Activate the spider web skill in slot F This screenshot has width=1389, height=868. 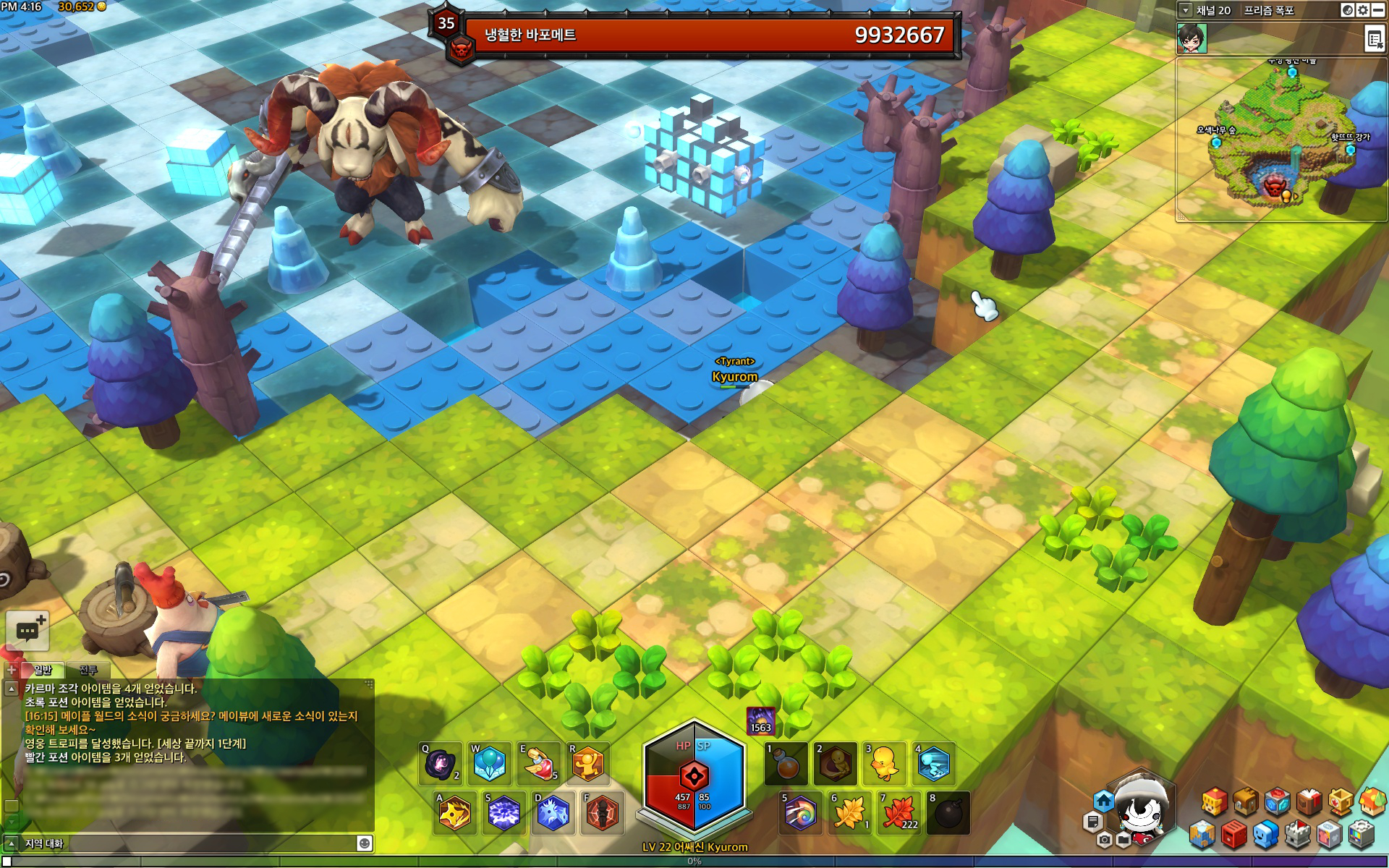602,813
